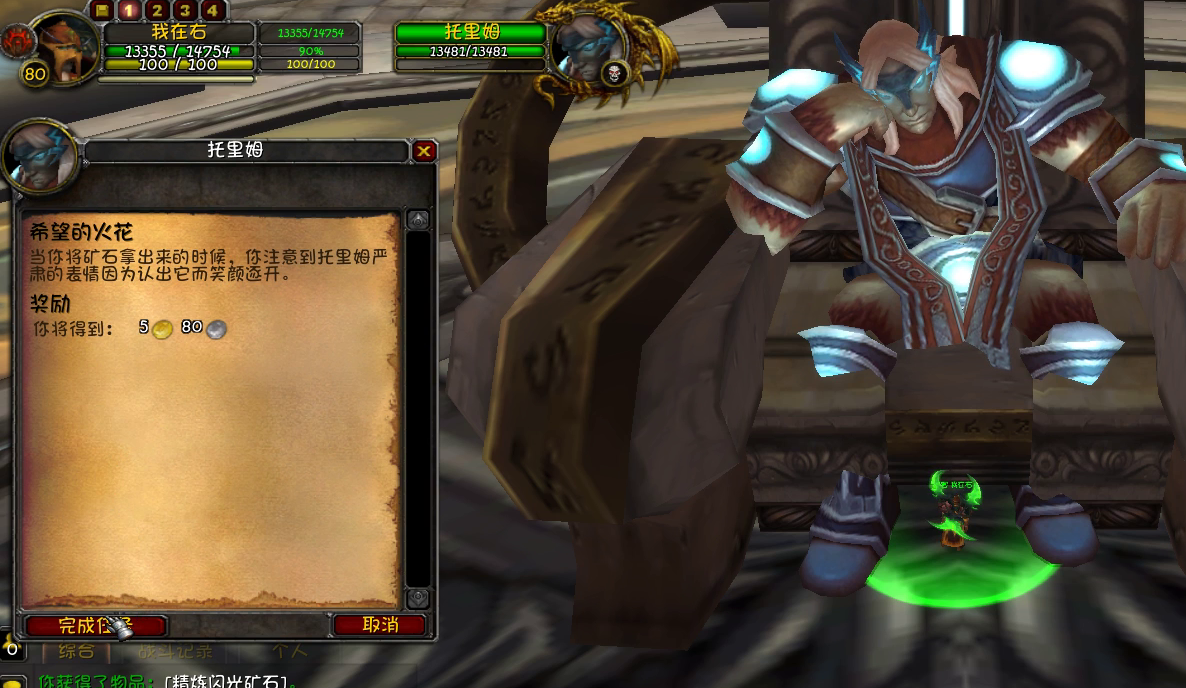This screenshot has width=1186, height=688.
Task: Select tab number 3 above player frame
Action: coord(185,11)
